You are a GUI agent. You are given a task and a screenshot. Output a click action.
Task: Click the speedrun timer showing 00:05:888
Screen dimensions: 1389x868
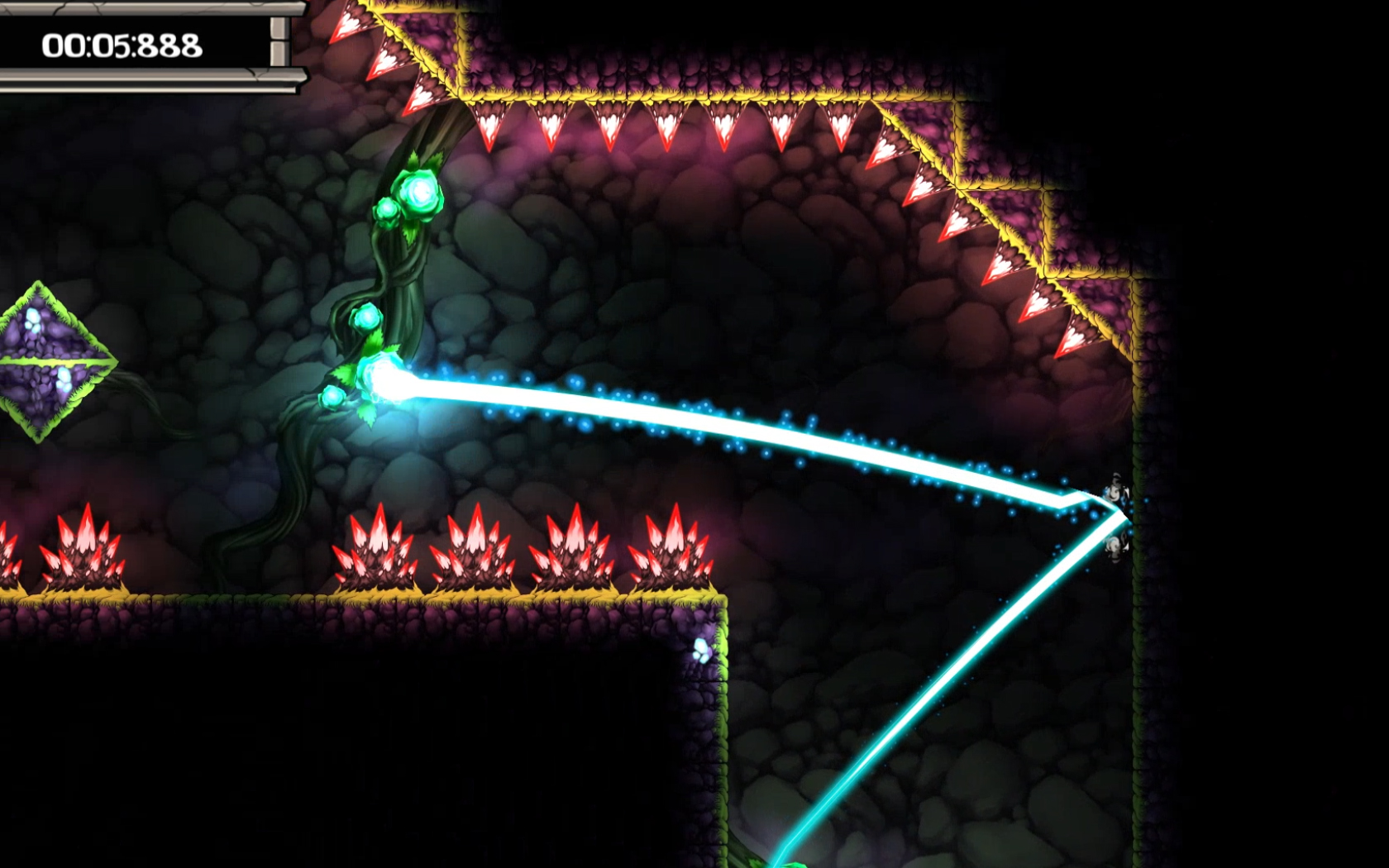(122, 45)
